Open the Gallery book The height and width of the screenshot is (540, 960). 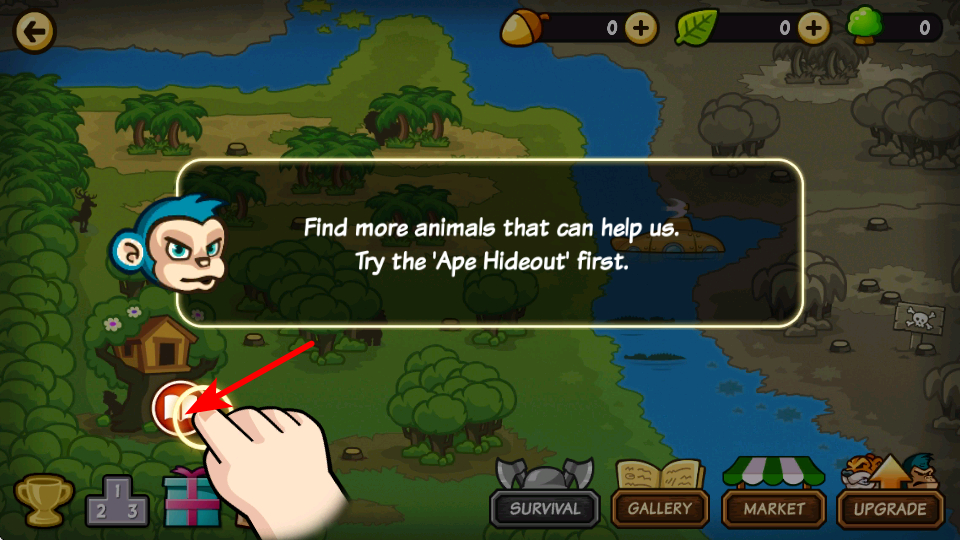tap(659, 498)
